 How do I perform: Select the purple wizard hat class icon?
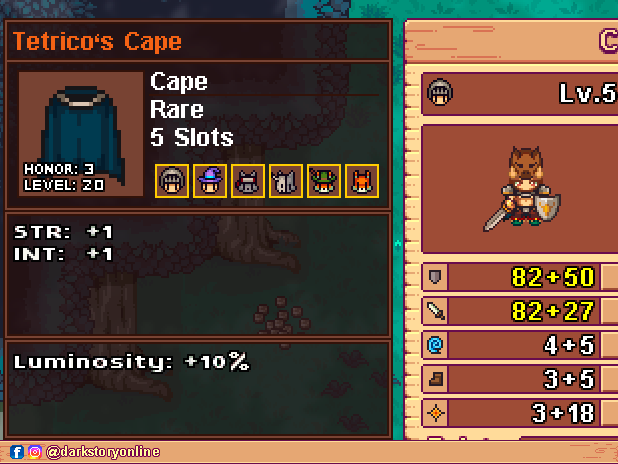210,181
